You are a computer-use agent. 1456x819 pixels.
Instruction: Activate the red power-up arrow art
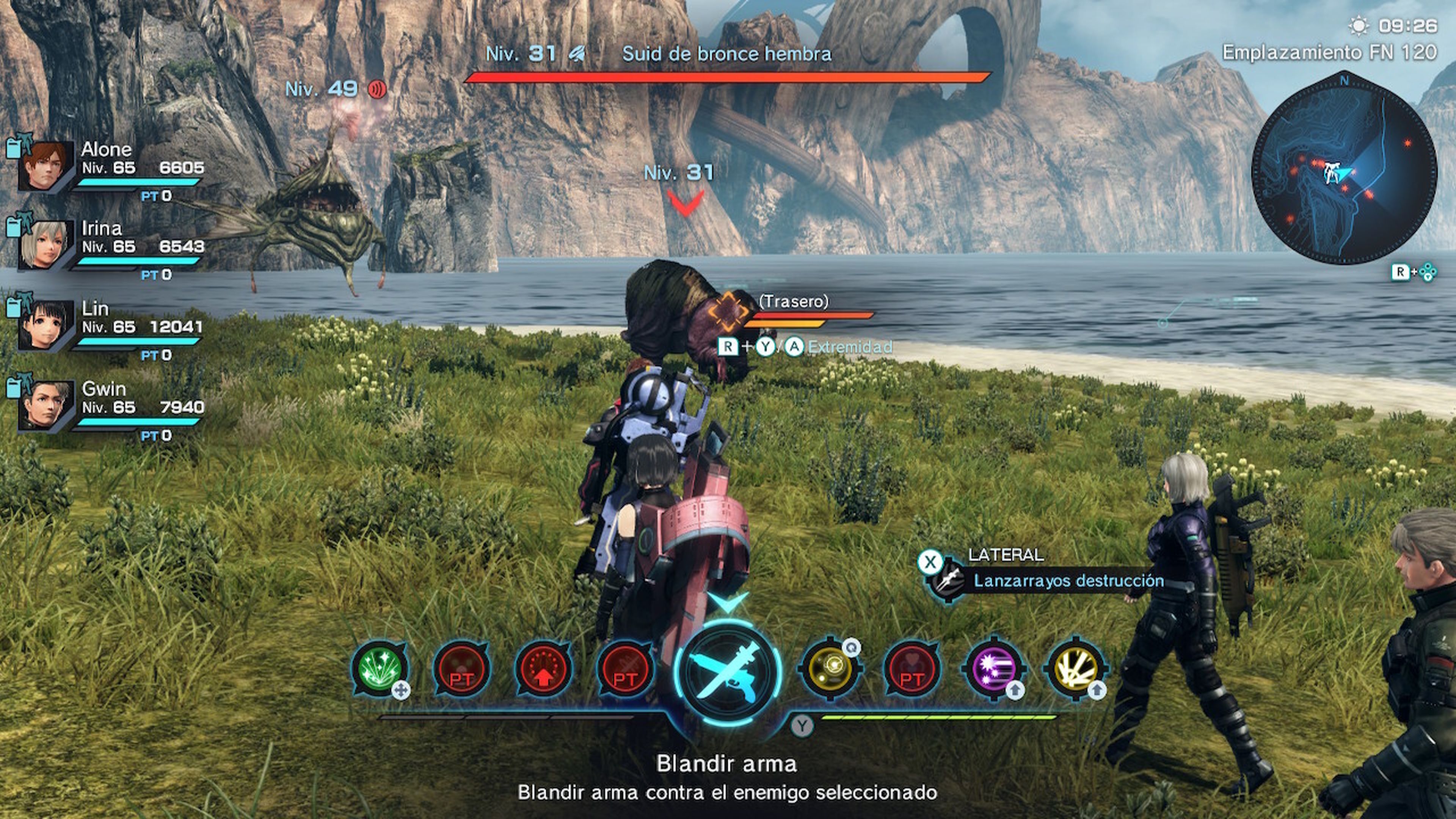(x=544, y=670)
